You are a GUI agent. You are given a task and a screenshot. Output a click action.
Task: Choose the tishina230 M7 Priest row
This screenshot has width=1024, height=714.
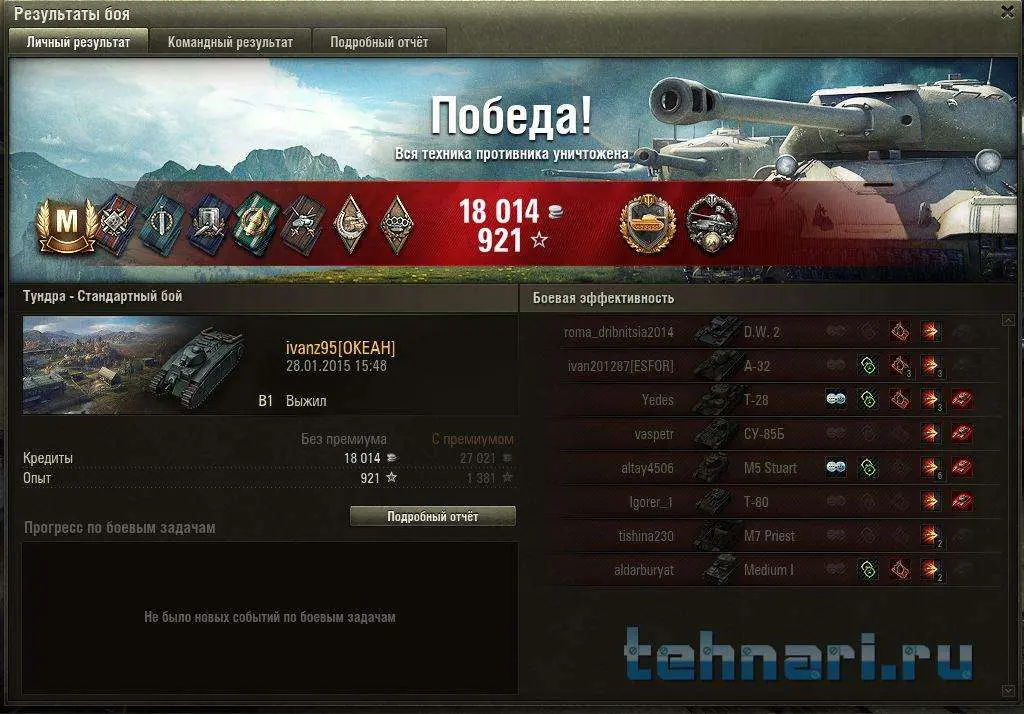pyautogui.click(x=760, y=536)
